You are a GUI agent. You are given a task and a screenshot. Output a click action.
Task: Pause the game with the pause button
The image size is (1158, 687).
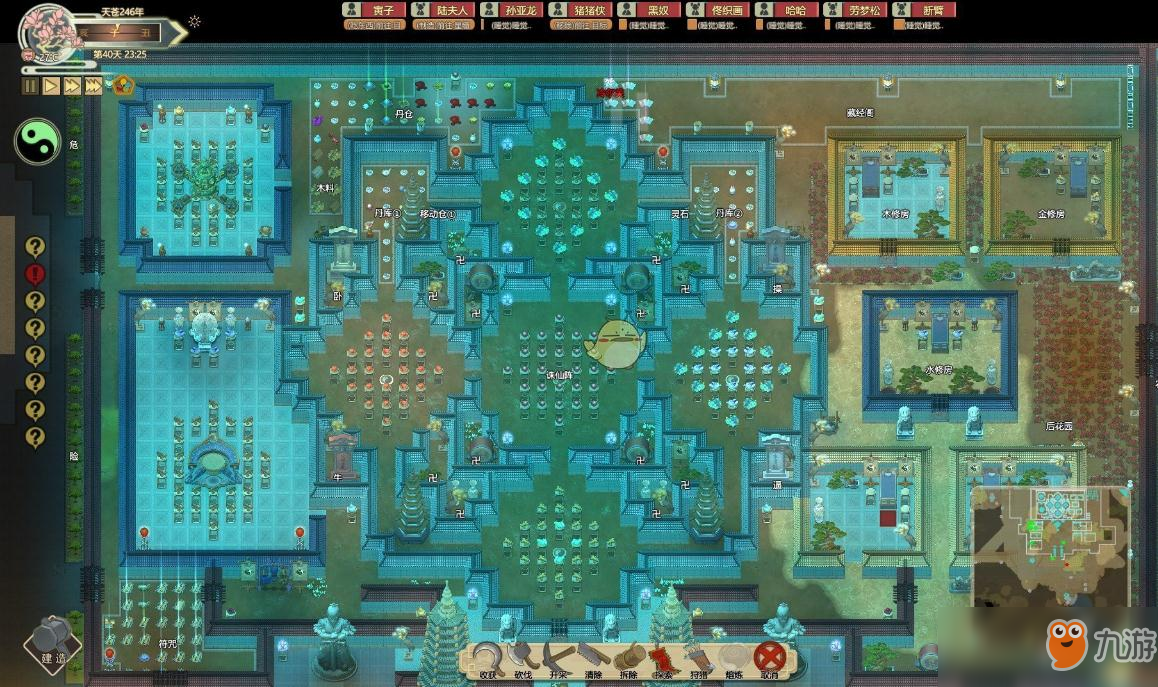(30, 86)
